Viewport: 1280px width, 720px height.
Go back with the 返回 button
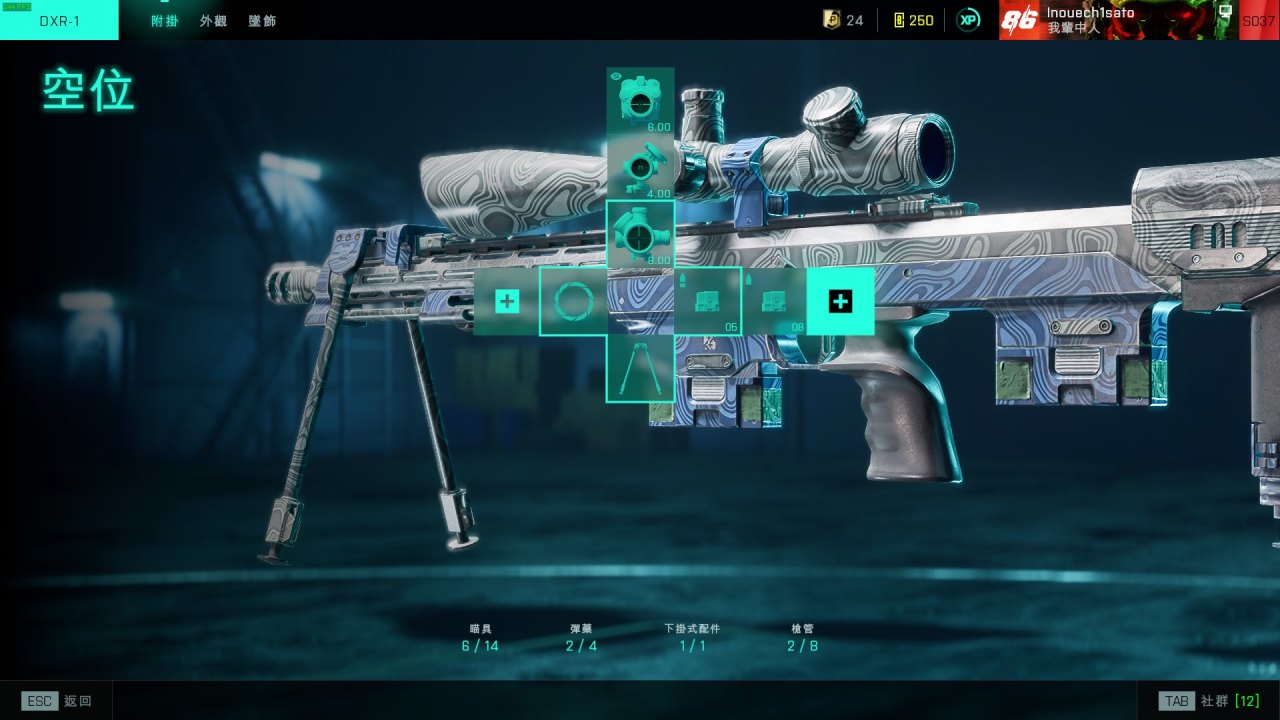58,701
